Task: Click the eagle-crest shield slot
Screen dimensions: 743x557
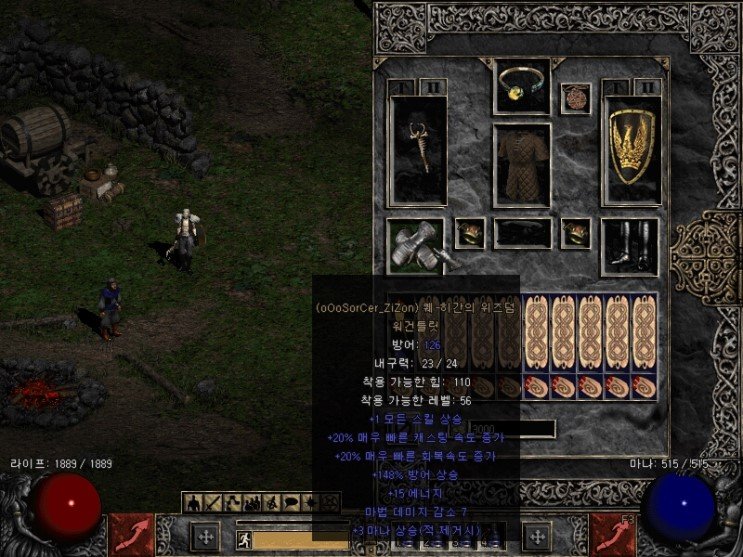Action: click(631, 151)
